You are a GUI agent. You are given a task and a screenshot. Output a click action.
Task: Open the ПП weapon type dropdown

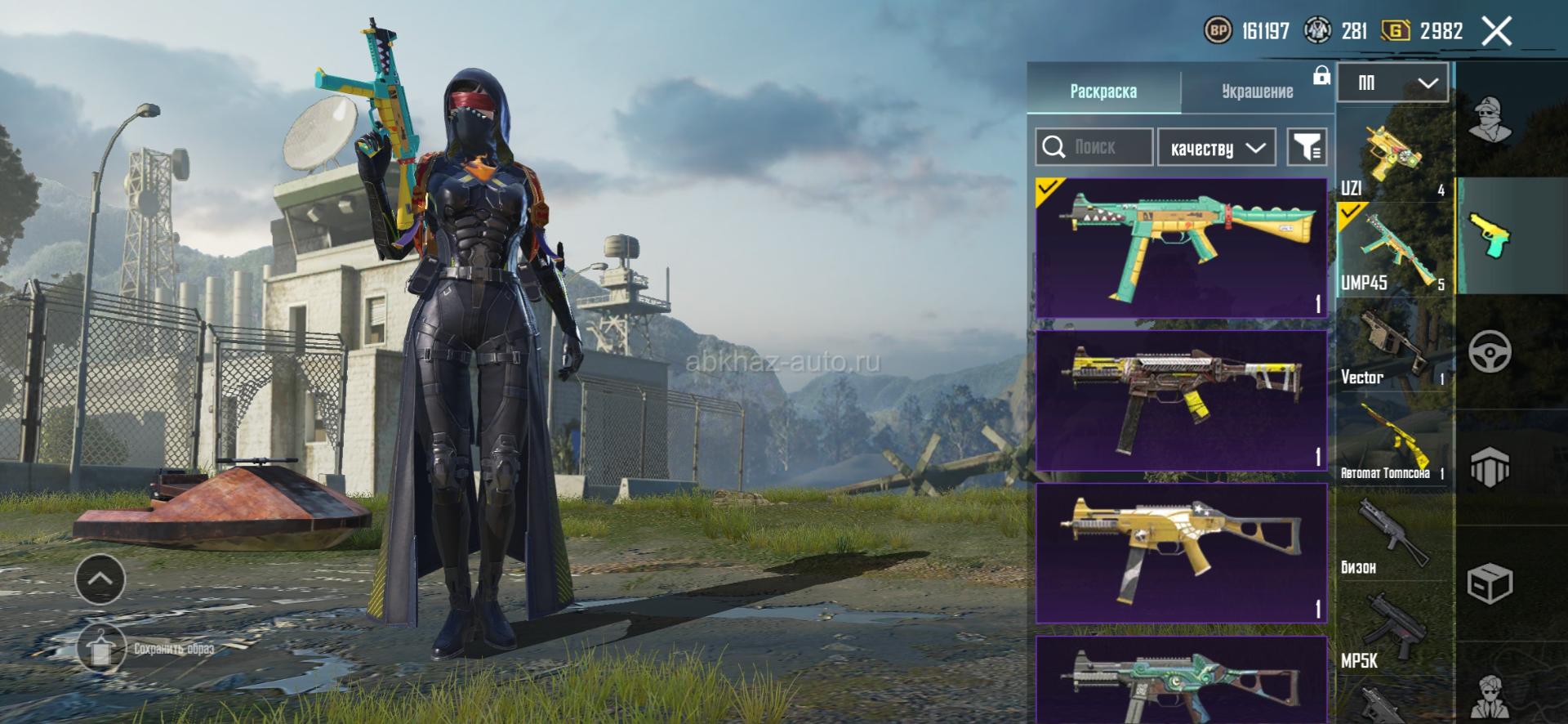click(x=1393, y=83)
